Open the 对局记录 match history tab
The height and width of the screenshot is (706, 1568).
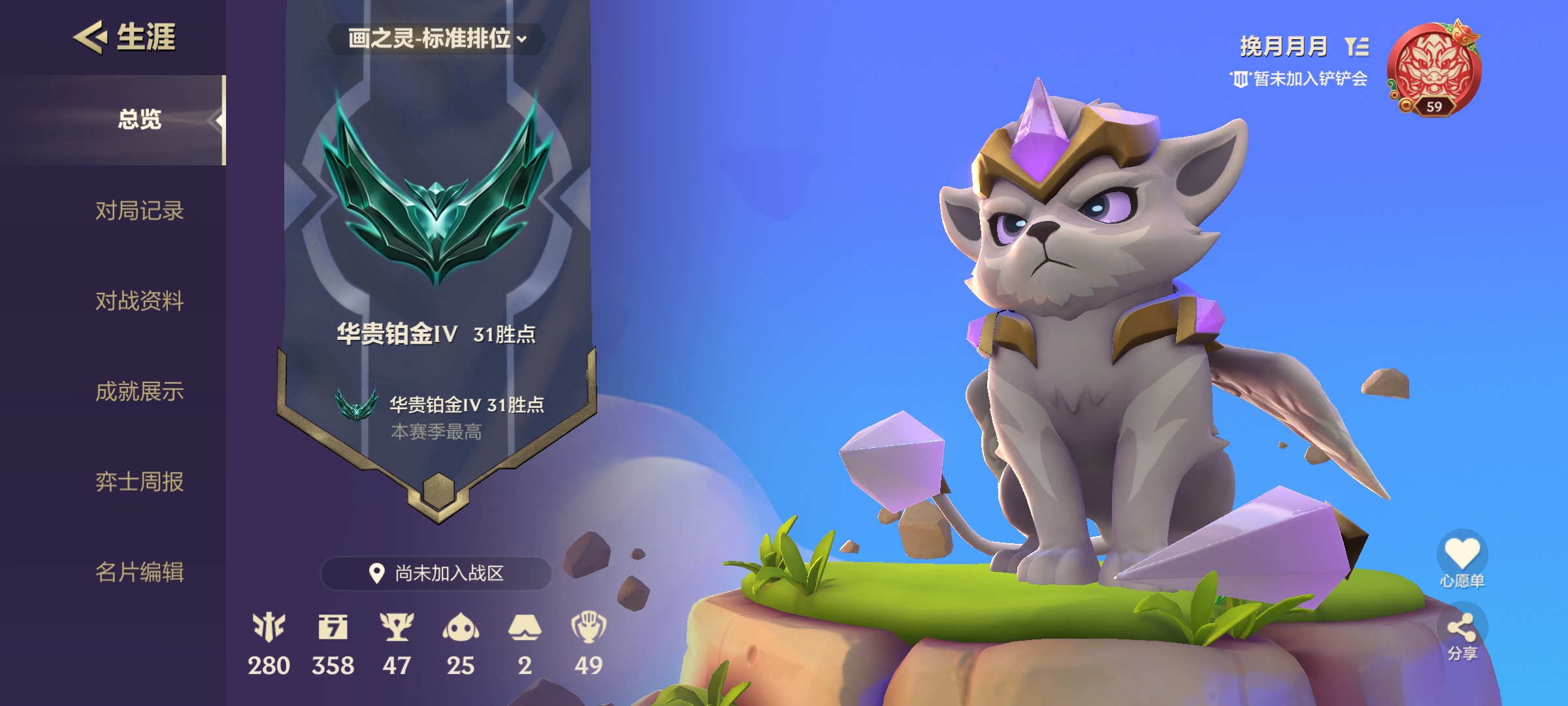139,210
